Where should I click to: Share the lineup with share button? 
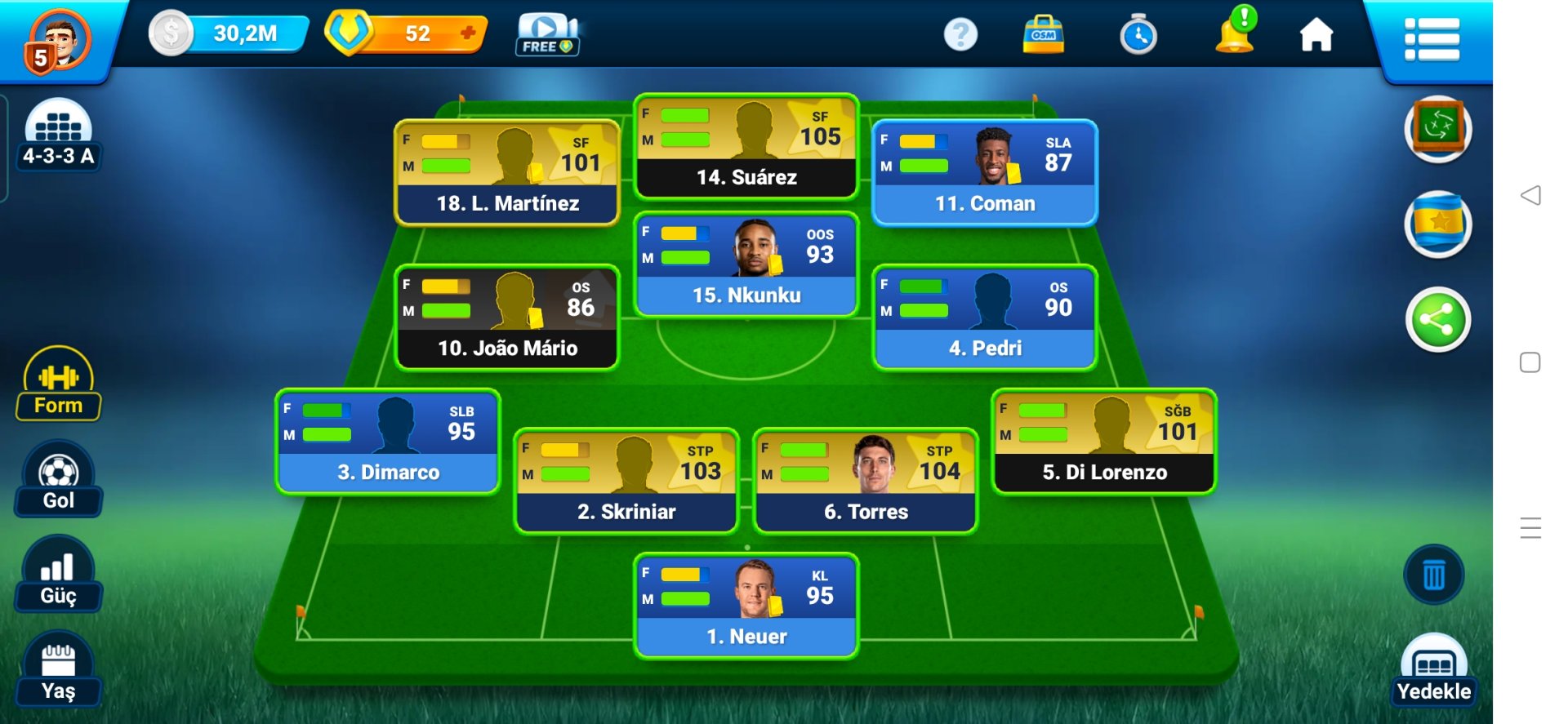(x=1437, y=320)
